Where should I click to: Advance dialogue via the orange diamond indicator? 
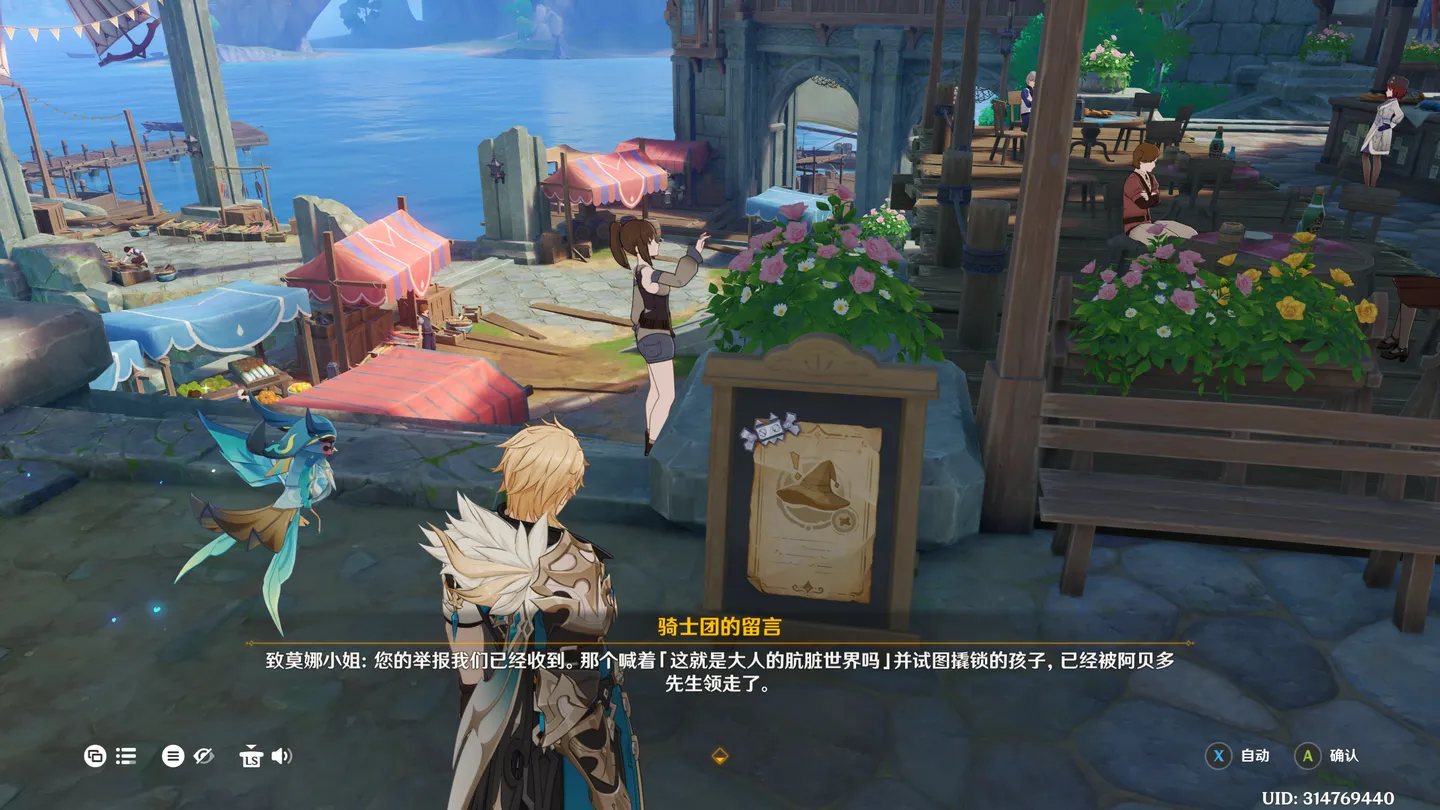(719, 756)
